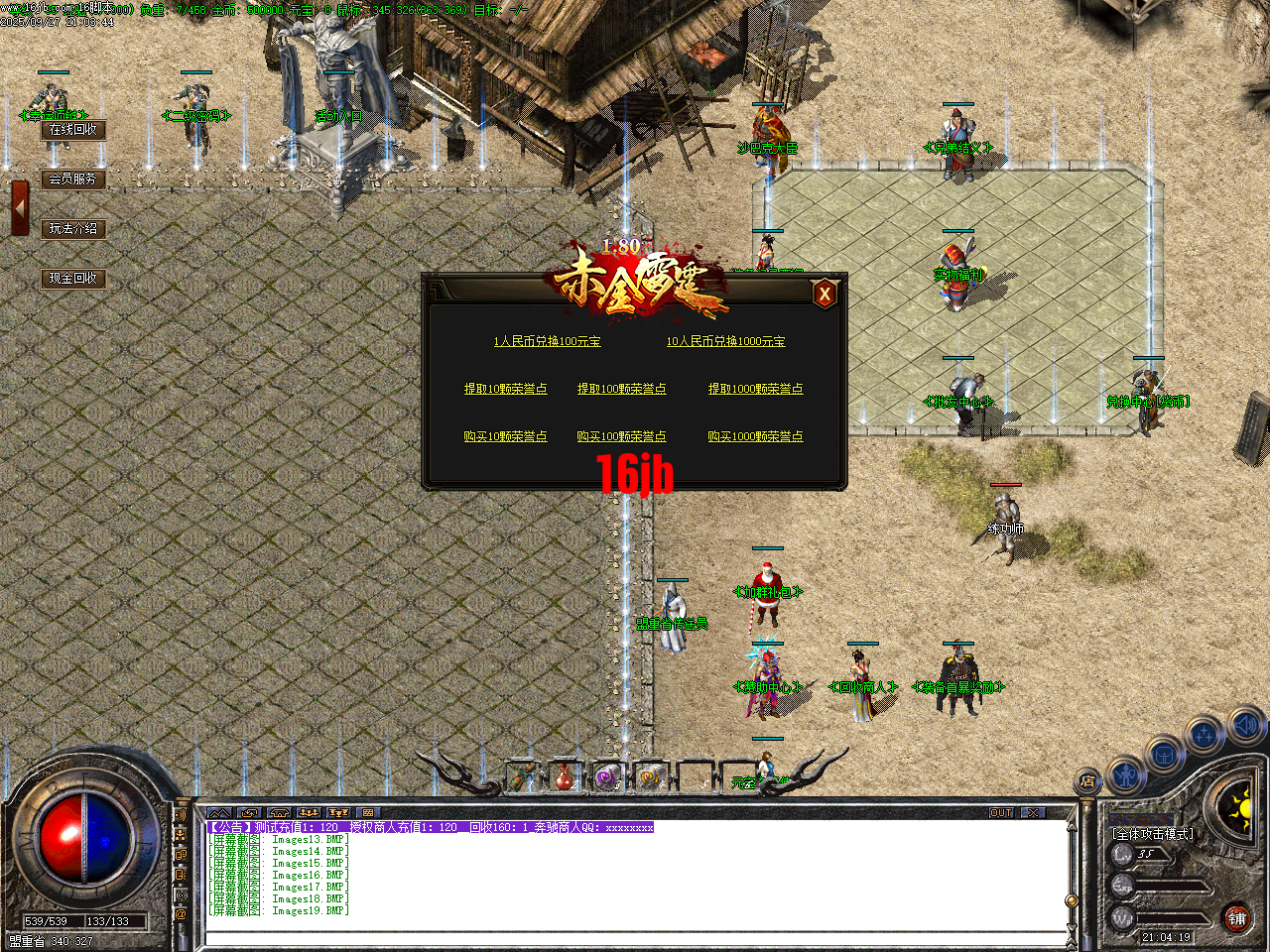Click the purple scroll in quickslot 3
The height and width of the screenshot is (952, 1270).
[606, 777]
